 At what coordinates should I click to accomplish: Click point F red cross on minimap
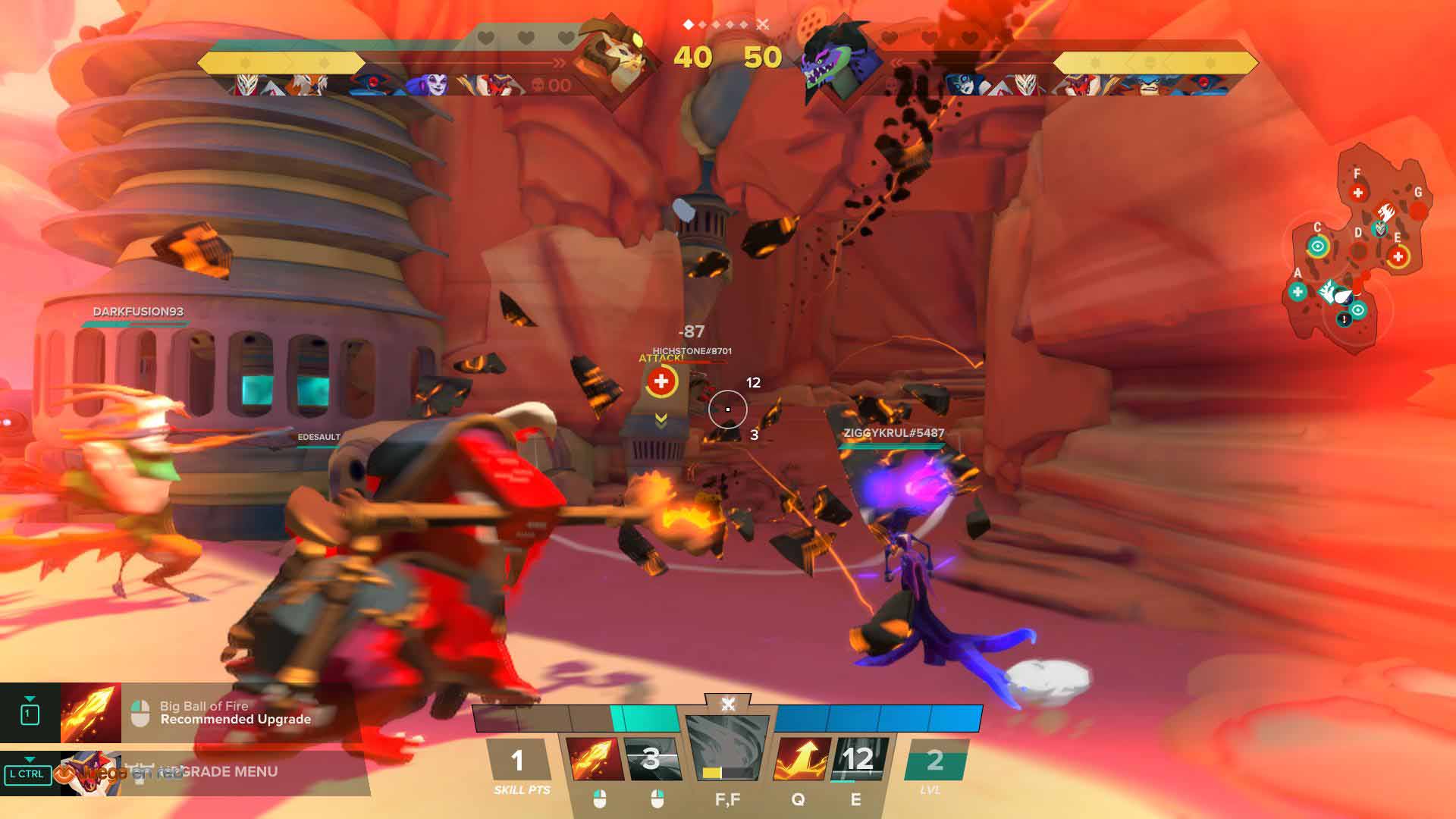pyautogui.click(x=1358, y=193)
